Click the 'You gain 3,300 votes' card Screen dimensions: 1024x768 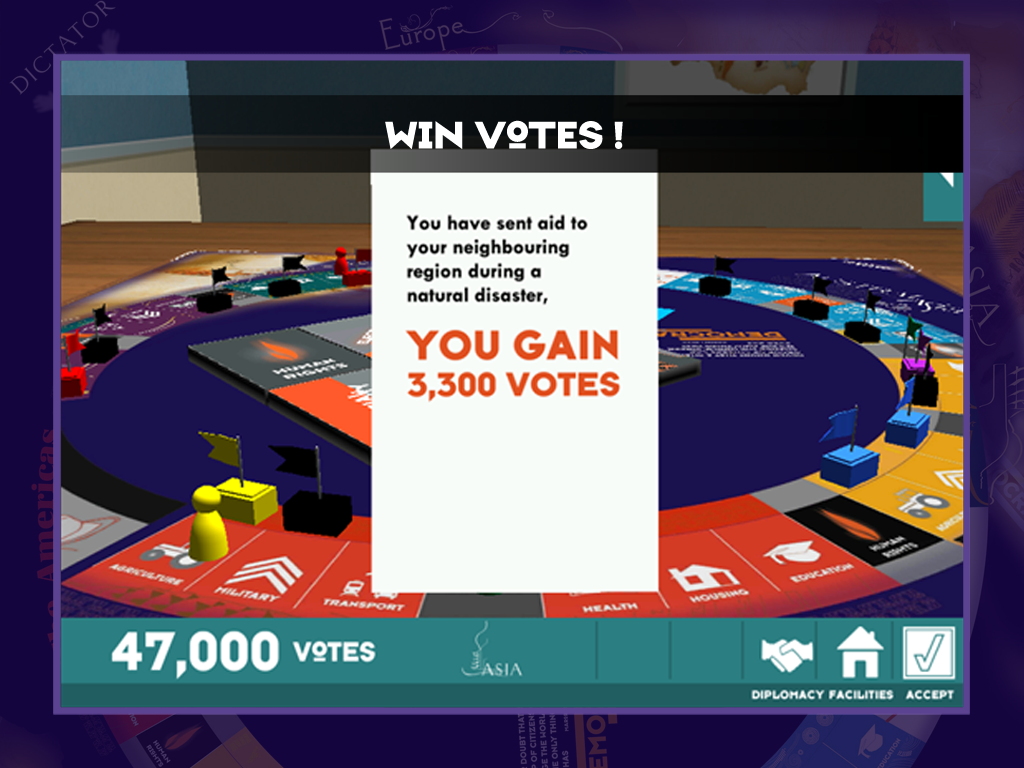pos(514,370)
